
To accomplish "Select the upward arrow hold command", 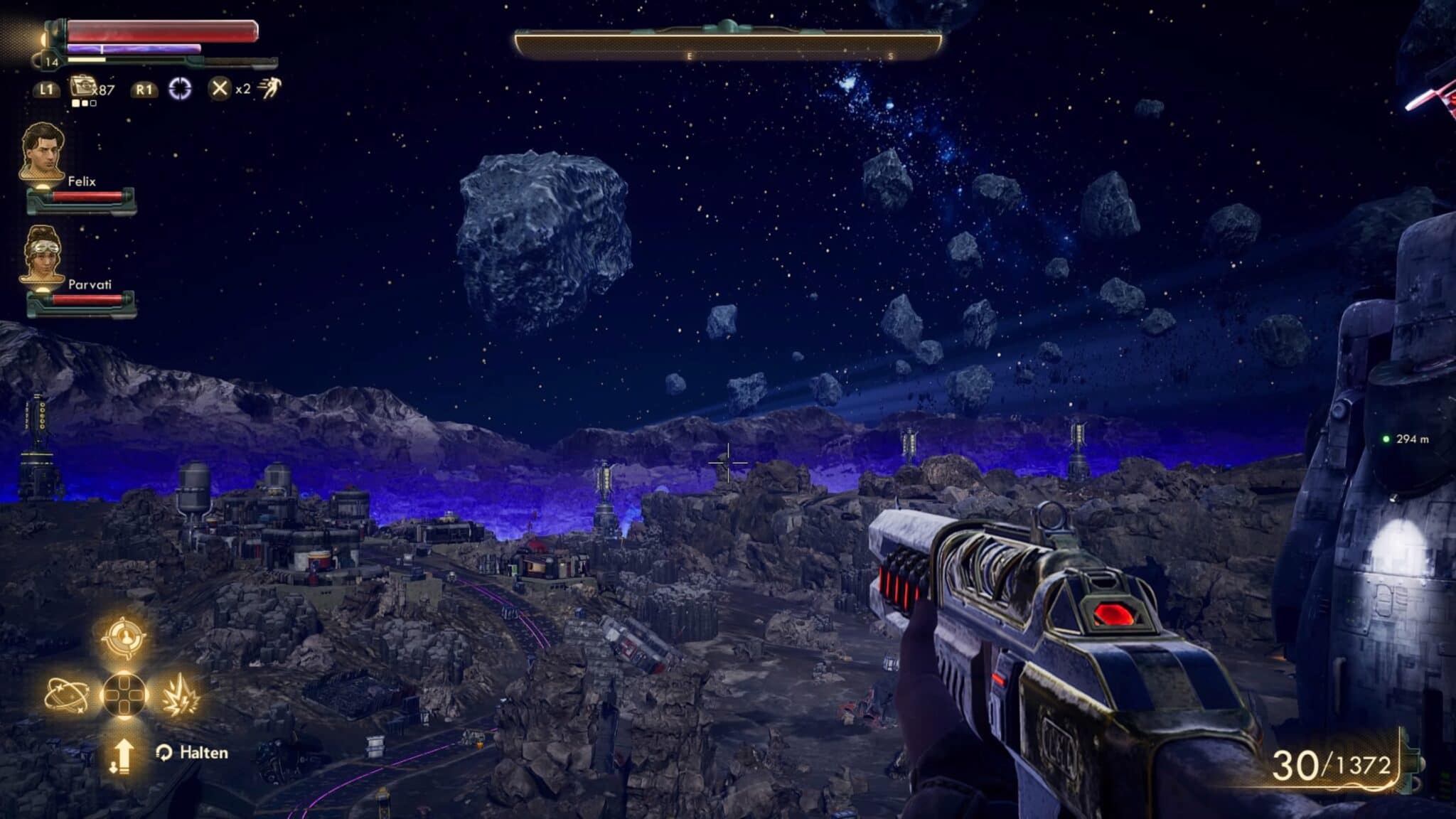I will point(122,755).
